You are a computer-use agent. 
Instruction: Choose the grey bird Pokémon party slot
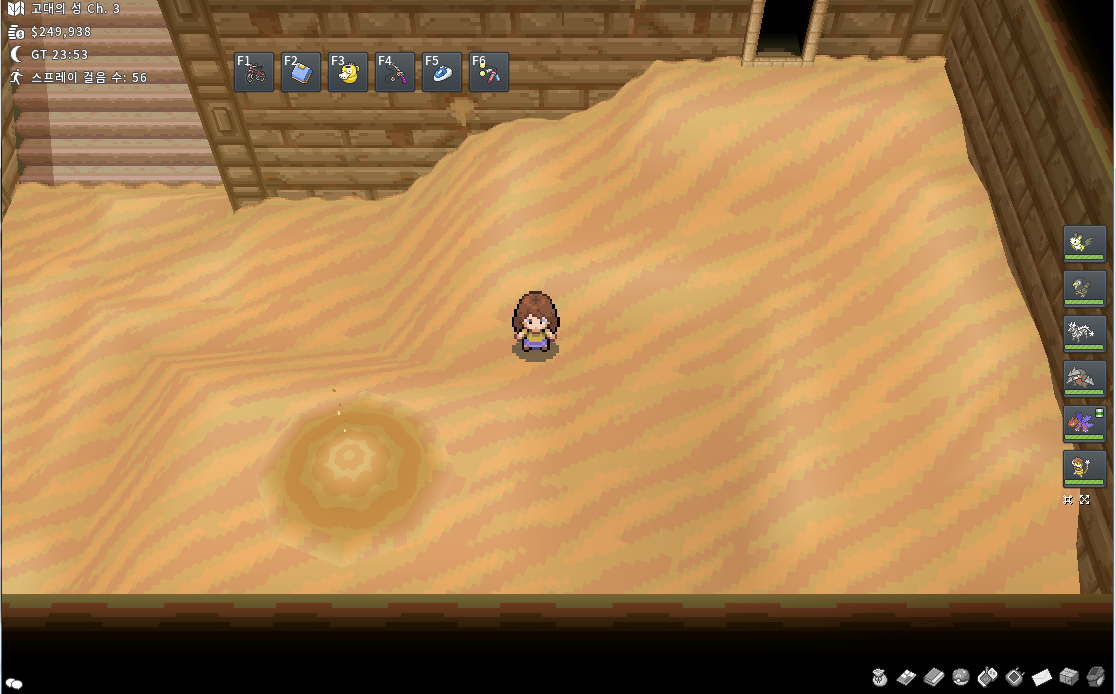[1084, 288]
